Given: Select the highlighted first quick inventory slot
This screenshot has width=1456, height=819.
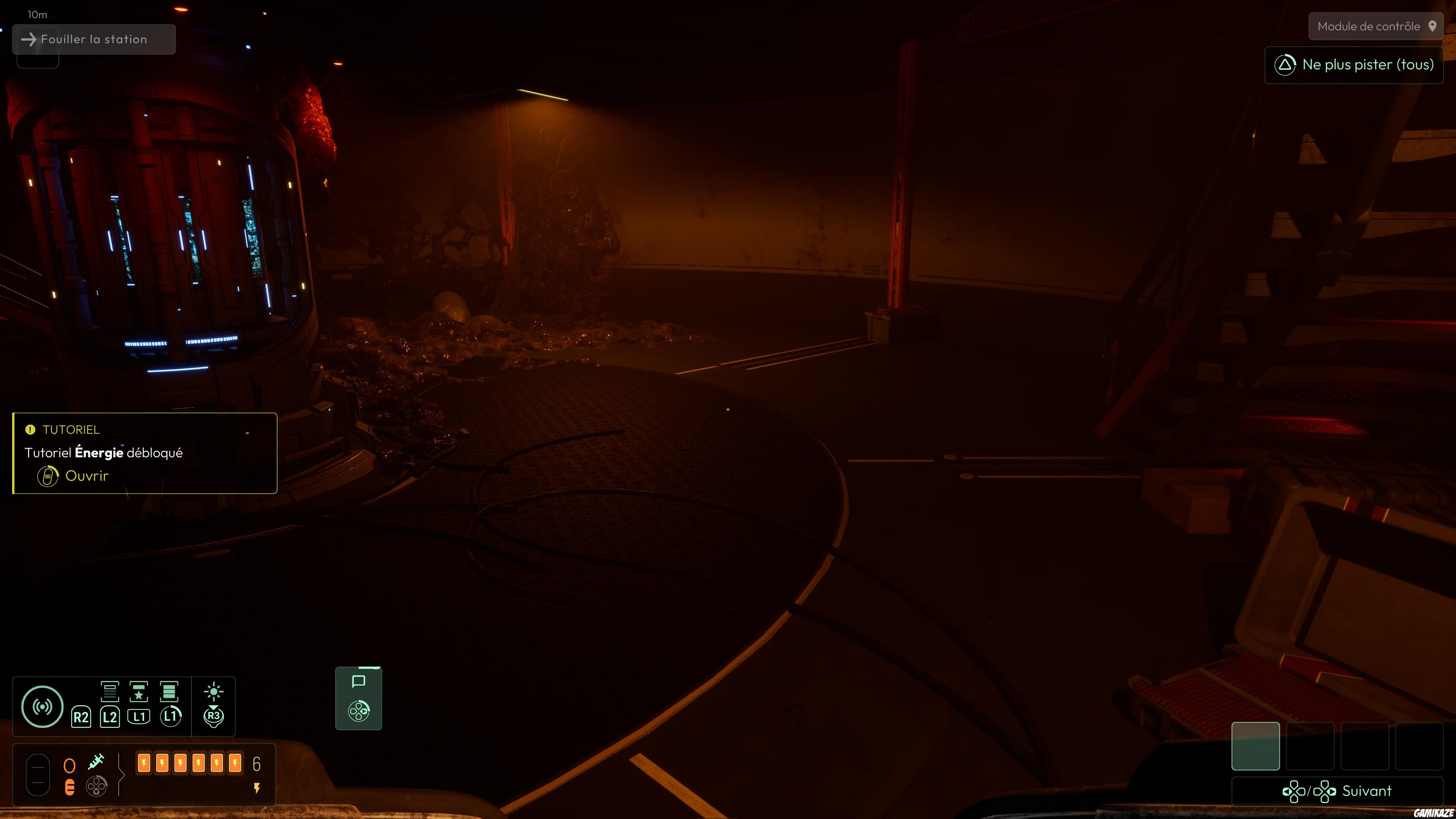Looking at the screenshot, I should [1255, 746].
